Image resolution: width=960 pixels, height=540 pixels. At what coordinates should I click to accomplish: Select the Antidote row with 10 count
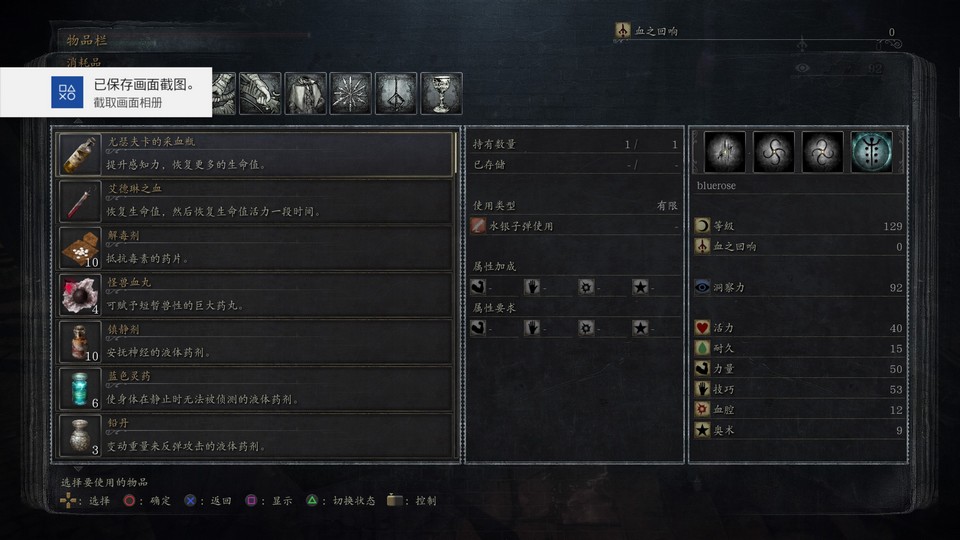(x=256, y=248)
